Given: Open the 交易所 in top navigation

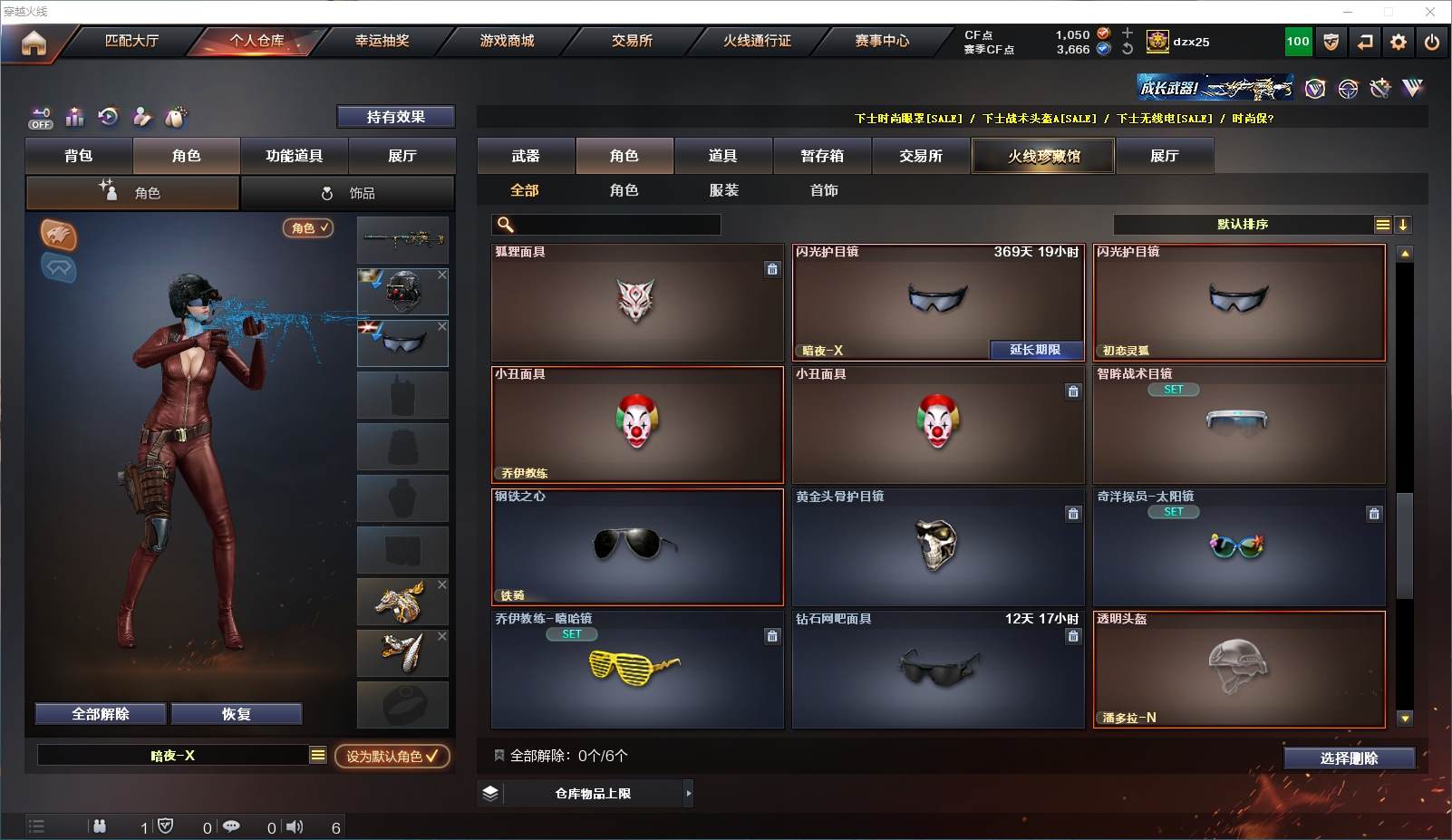Looking at the screenshot, I should 632,41.
